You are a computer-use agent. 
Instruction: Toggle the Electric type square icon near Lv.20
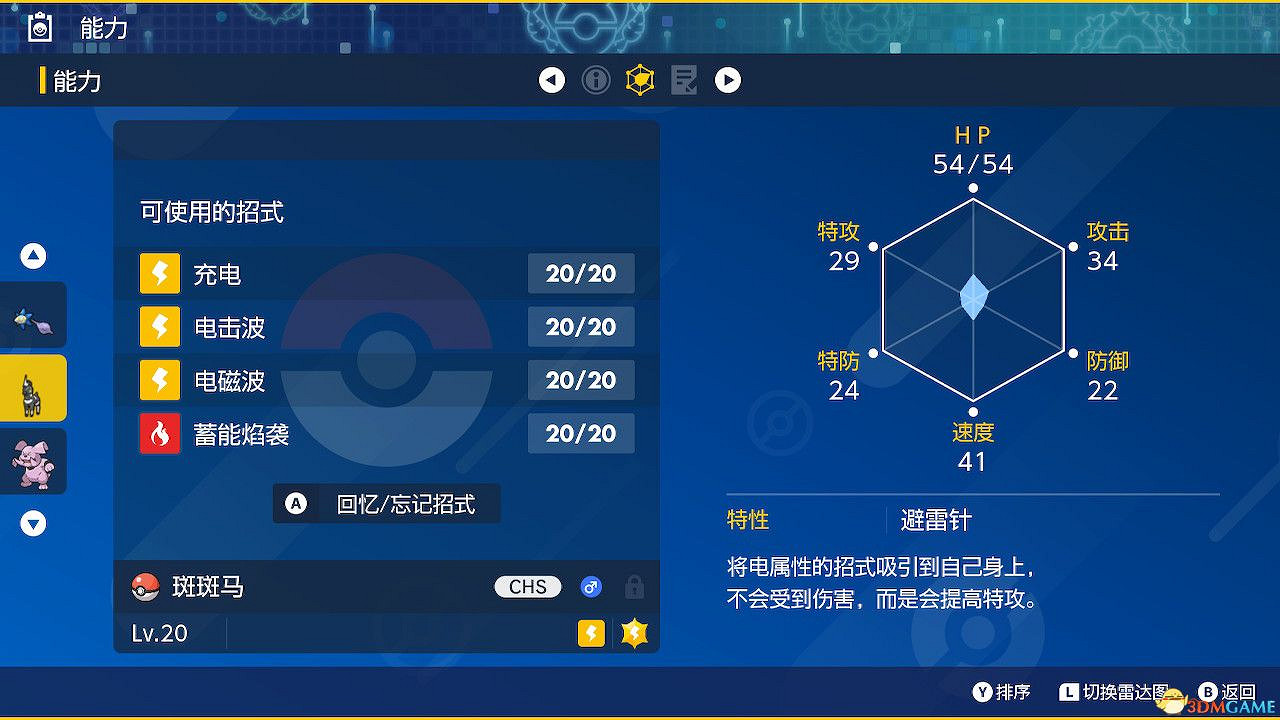click(x=591, y=633)
